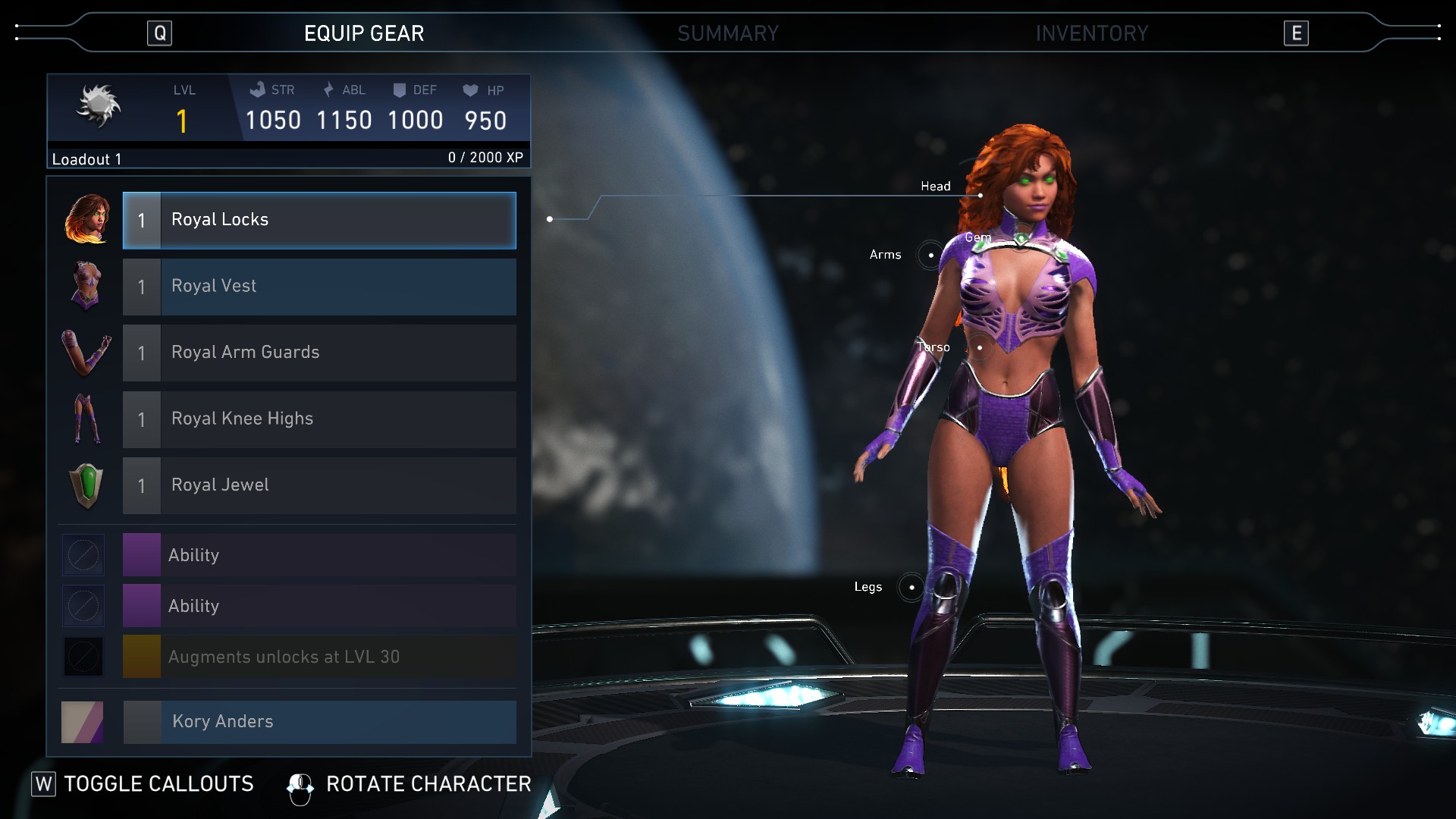Image resolution: width=1456 pixels, height=819 pixels.
Task: Click the Legs callout marker
Action: (x=912, y=587)
